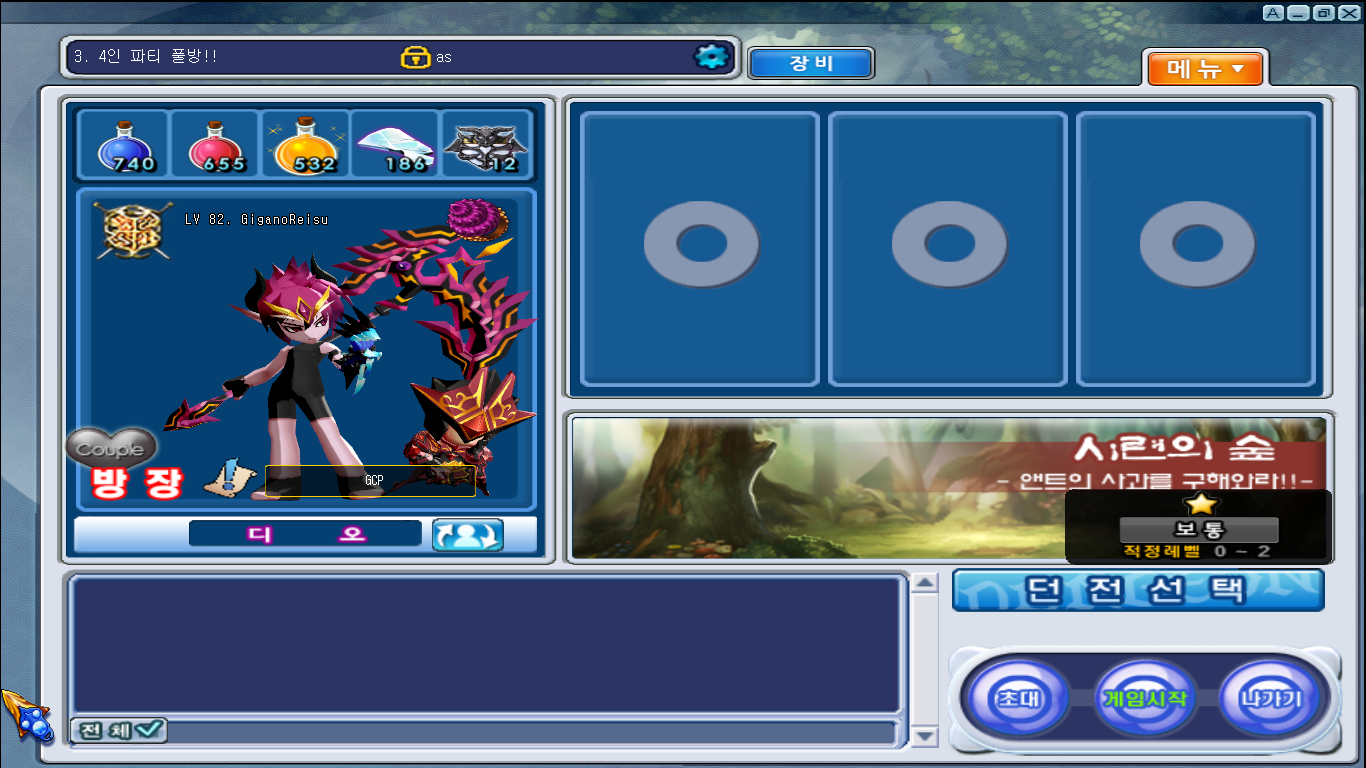The width and height of the screenshot is (1366, 768).
Task: Open the 메뉴 dropdown
Action: coord(1205,69)
